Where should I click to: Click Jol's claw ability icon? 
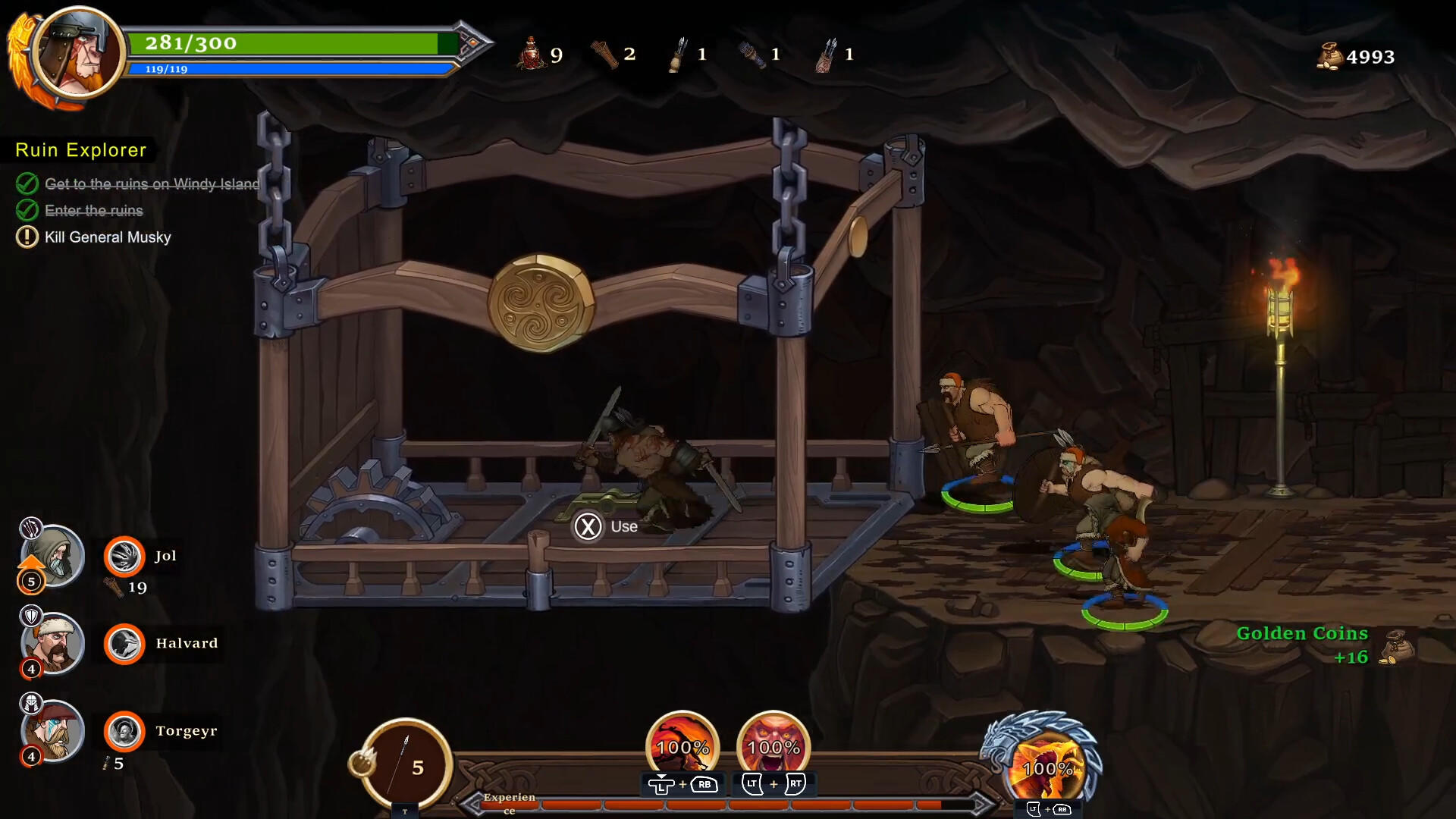click(125, 556)
